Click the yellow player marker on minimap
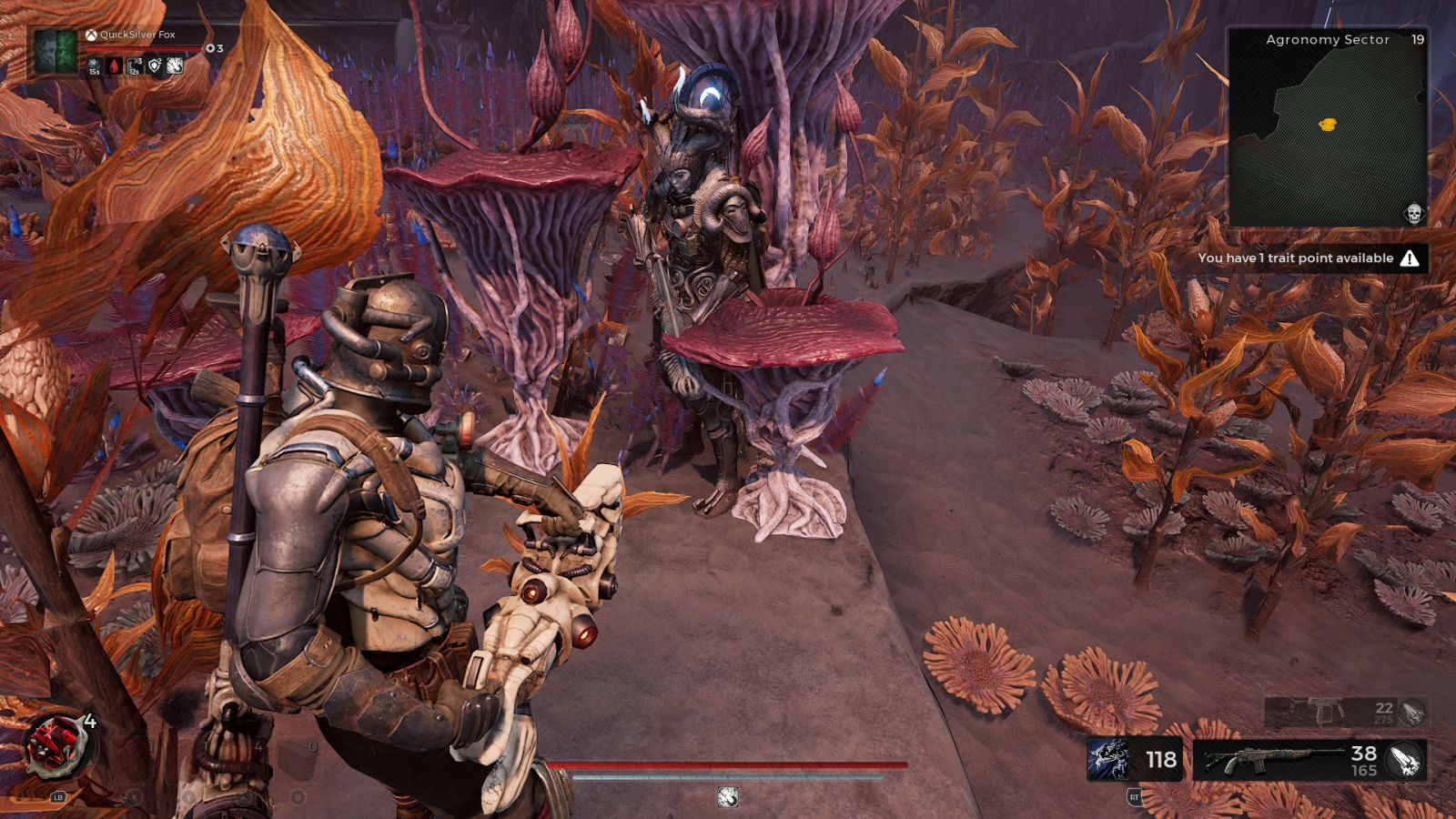 click(x=1328, y=125)
